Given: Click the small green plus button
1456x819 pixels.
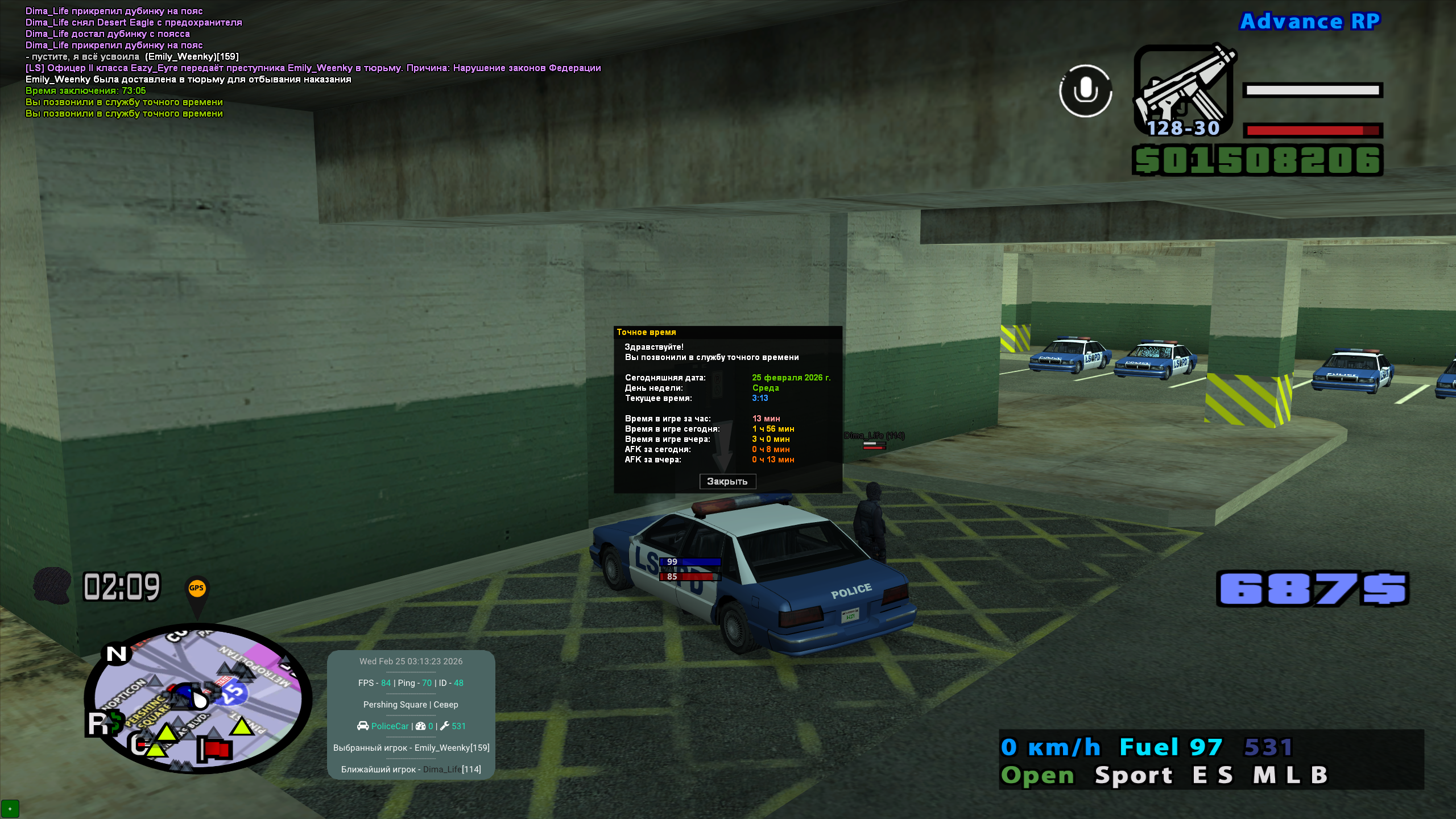Looking at the screenshot, I should [x=10, y=808].
